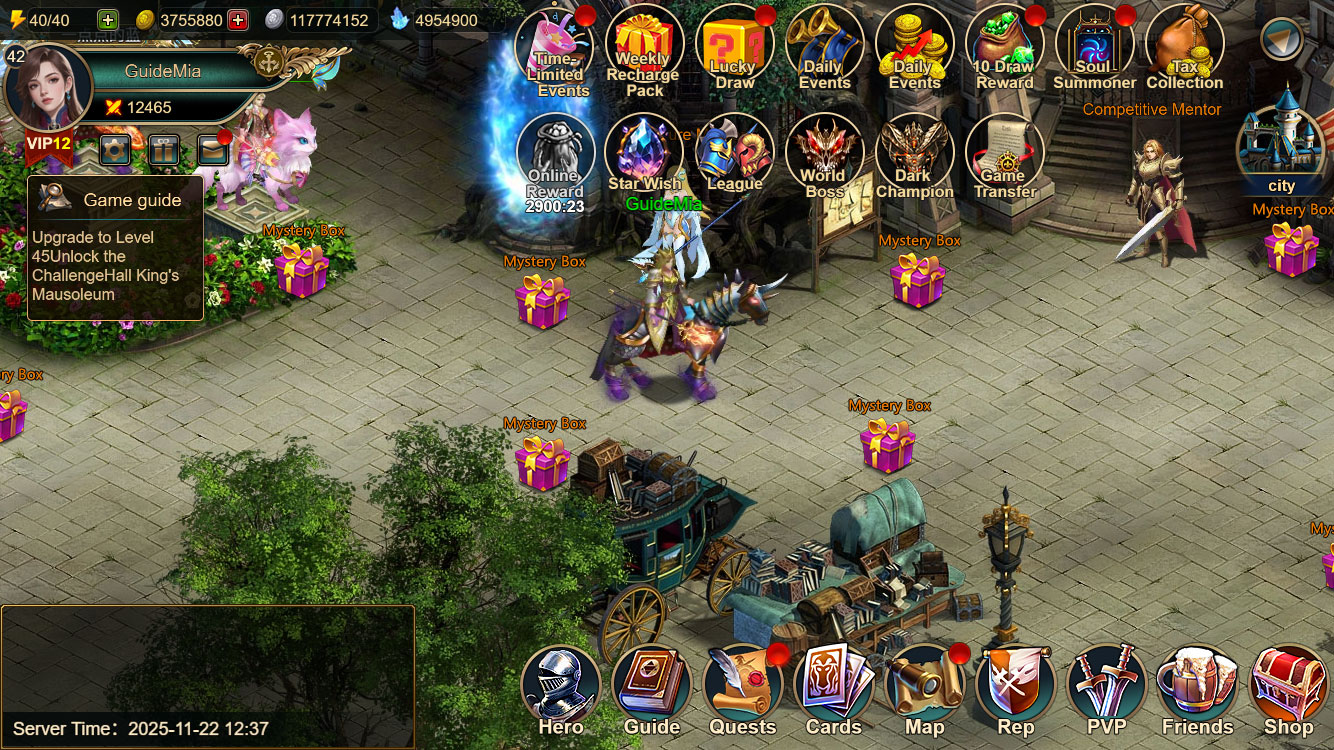1334x750 pixels.
Task: Click the red plus to buy gold
Action: click(238, 20)
